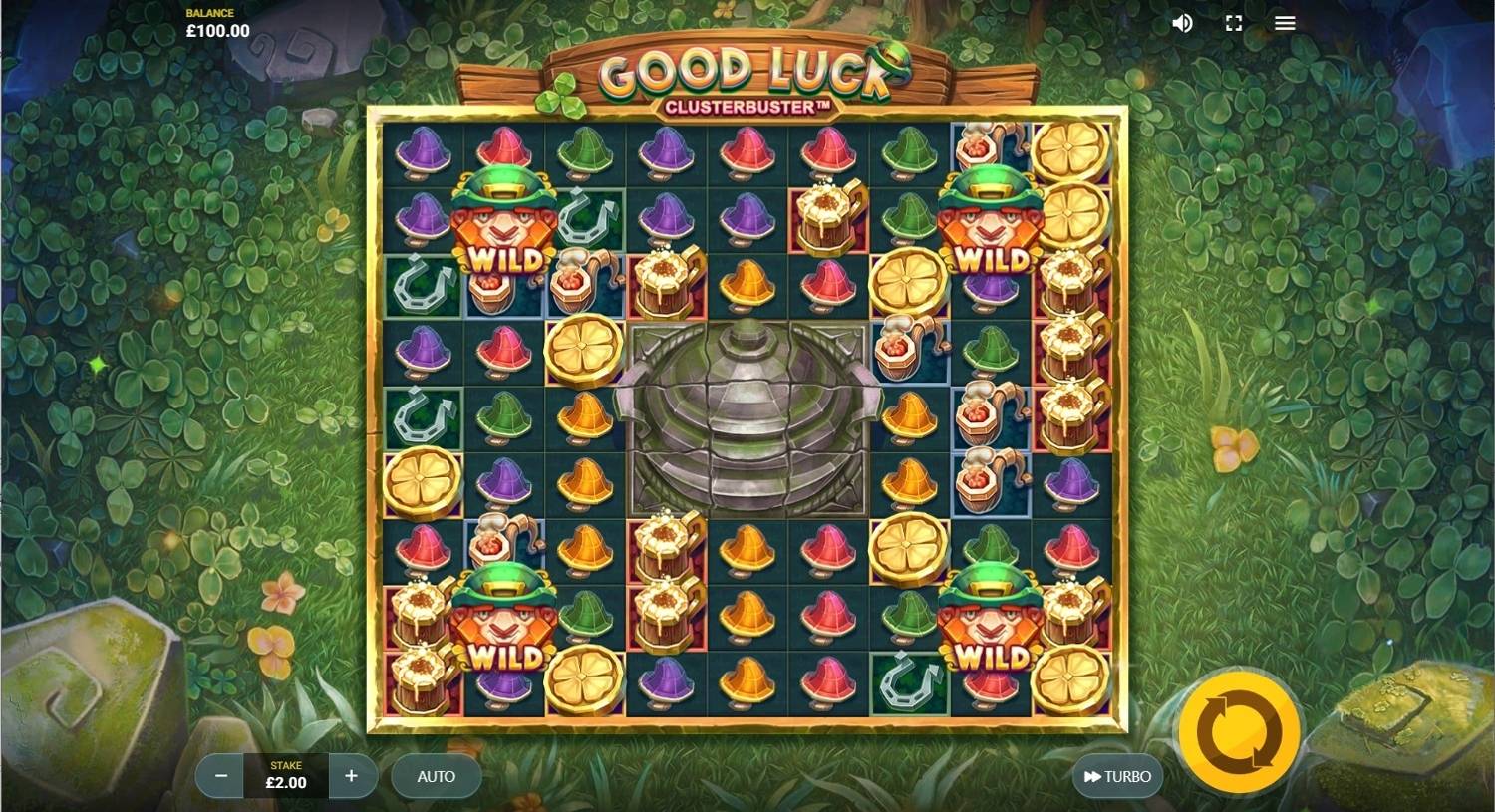This screenshot has width=1495, height=812.
Task: Increase the stake with the plus control
Action: (x=351, y=776)
